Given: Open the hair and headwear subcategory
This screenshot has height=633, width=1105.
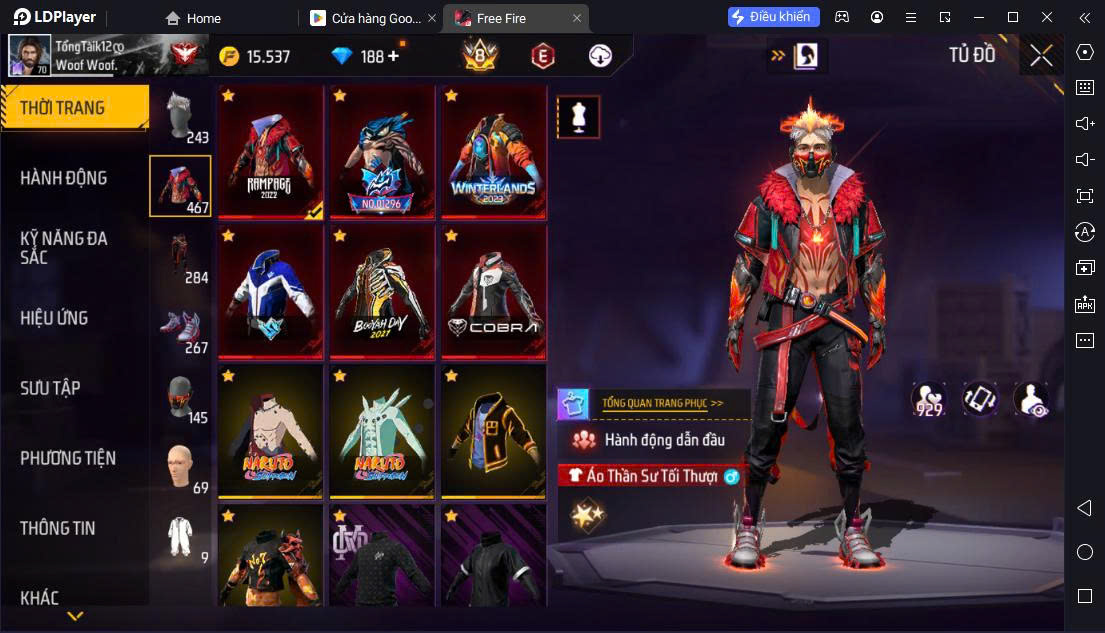Looking at the screenshot, I should pos(180,117).
